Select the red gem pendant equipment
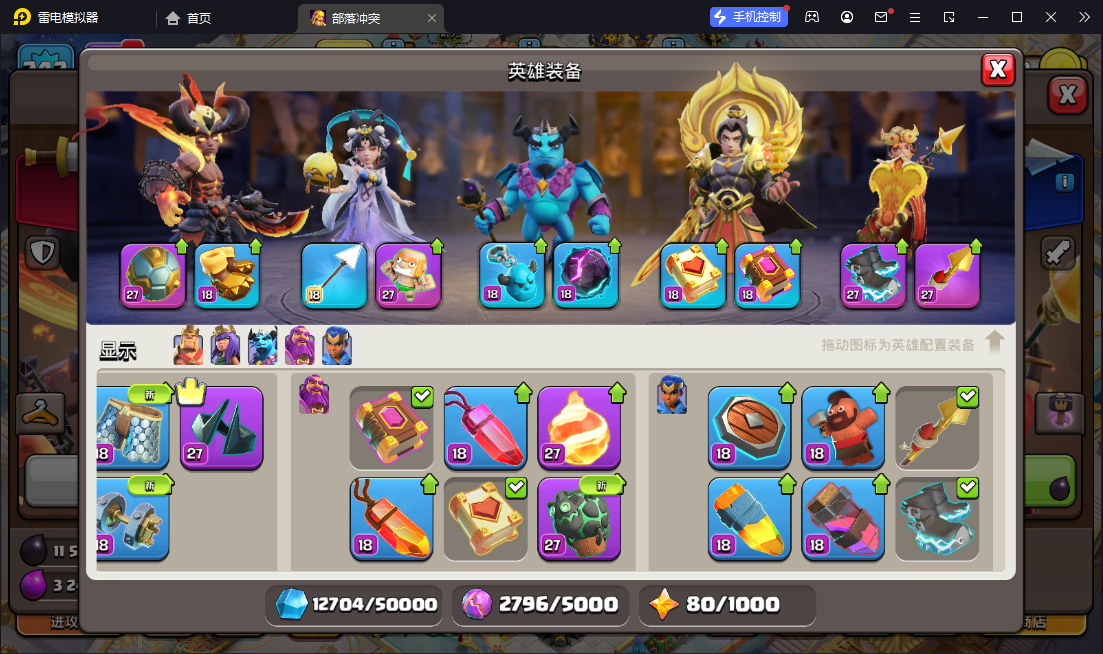1103x654 pixels. pos(485,427)
